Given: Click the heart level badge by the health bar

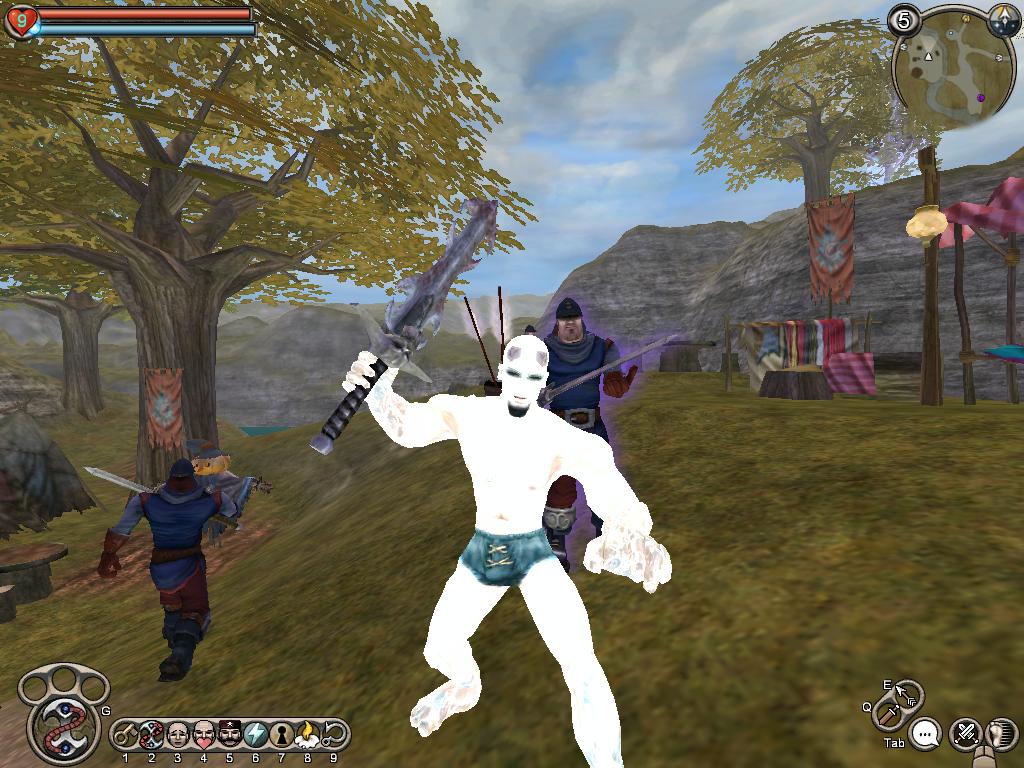Looking at the screenshot, I should click(20, 21).
